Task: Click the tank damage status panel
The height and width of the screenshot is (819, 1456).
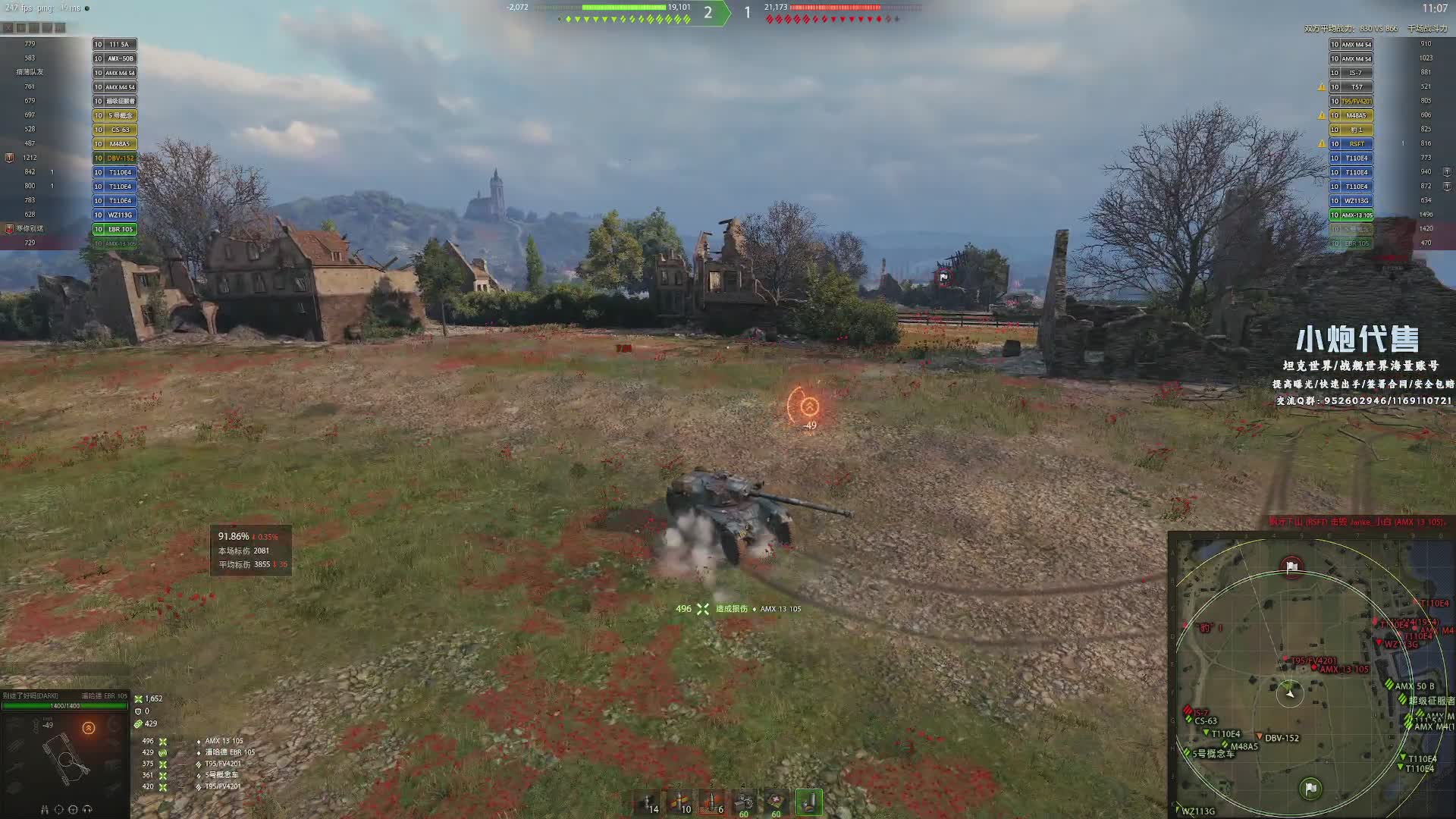Action: point(64,751)
